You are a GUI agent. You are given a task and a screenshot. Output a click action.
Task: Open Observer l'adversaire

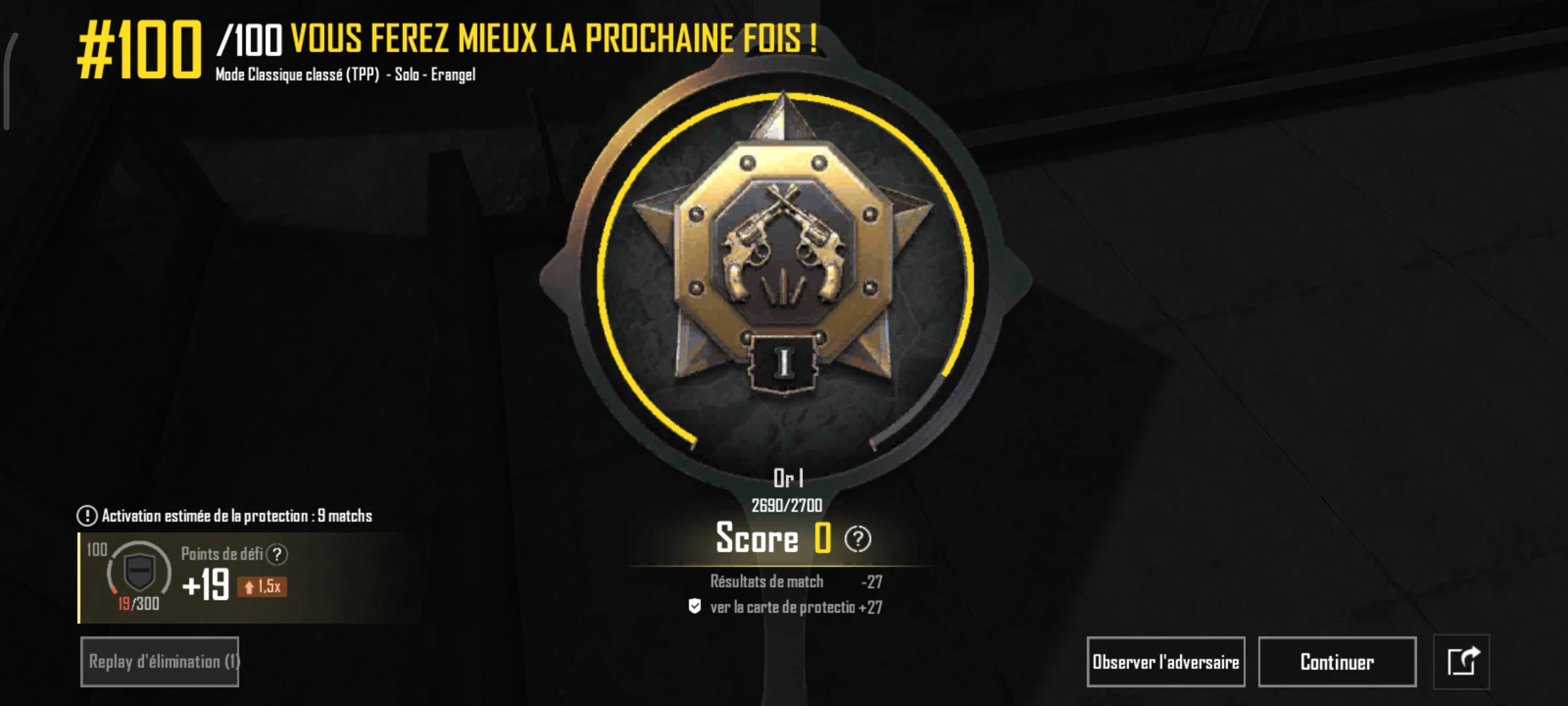tap(1166, 662)
